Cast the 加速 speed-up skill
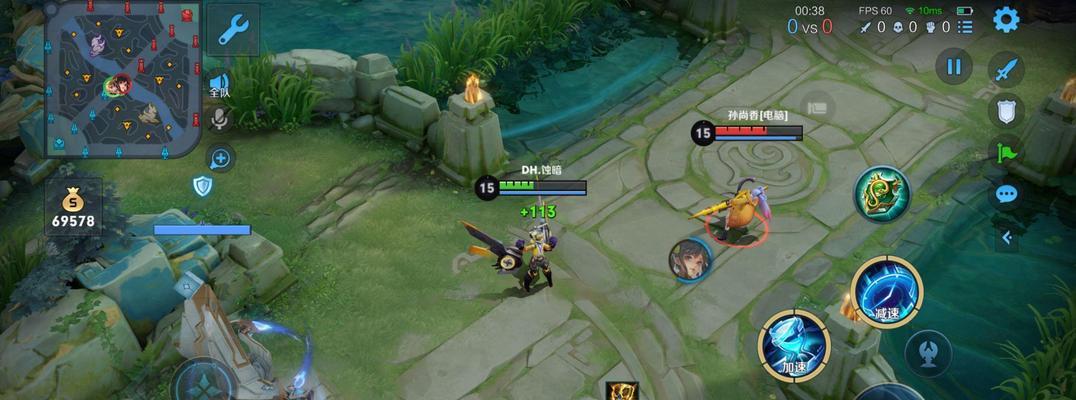 (795, 345)
